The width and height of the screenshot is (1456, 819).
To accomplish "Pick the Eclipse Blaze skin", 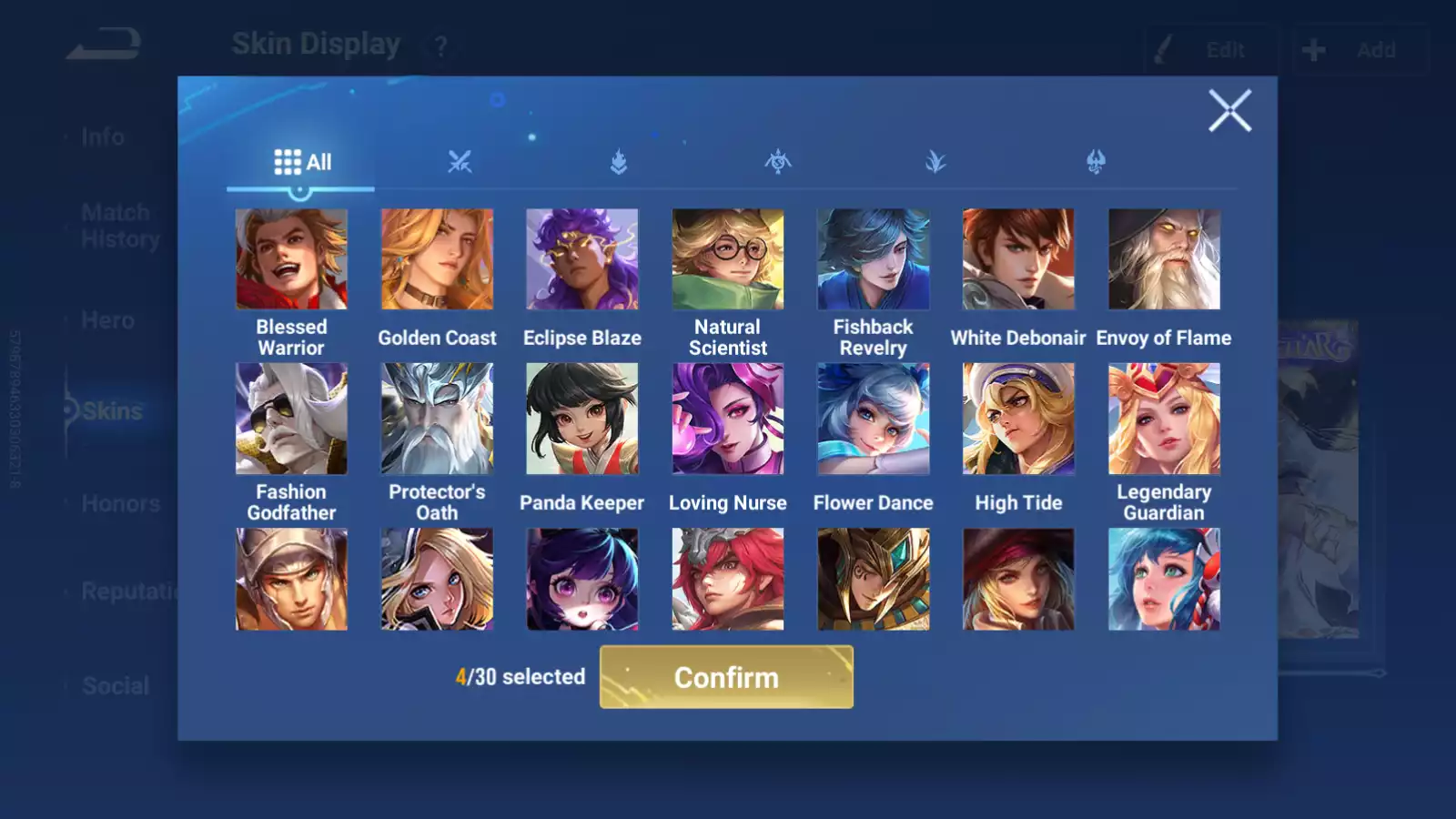I will coord(582,259).
